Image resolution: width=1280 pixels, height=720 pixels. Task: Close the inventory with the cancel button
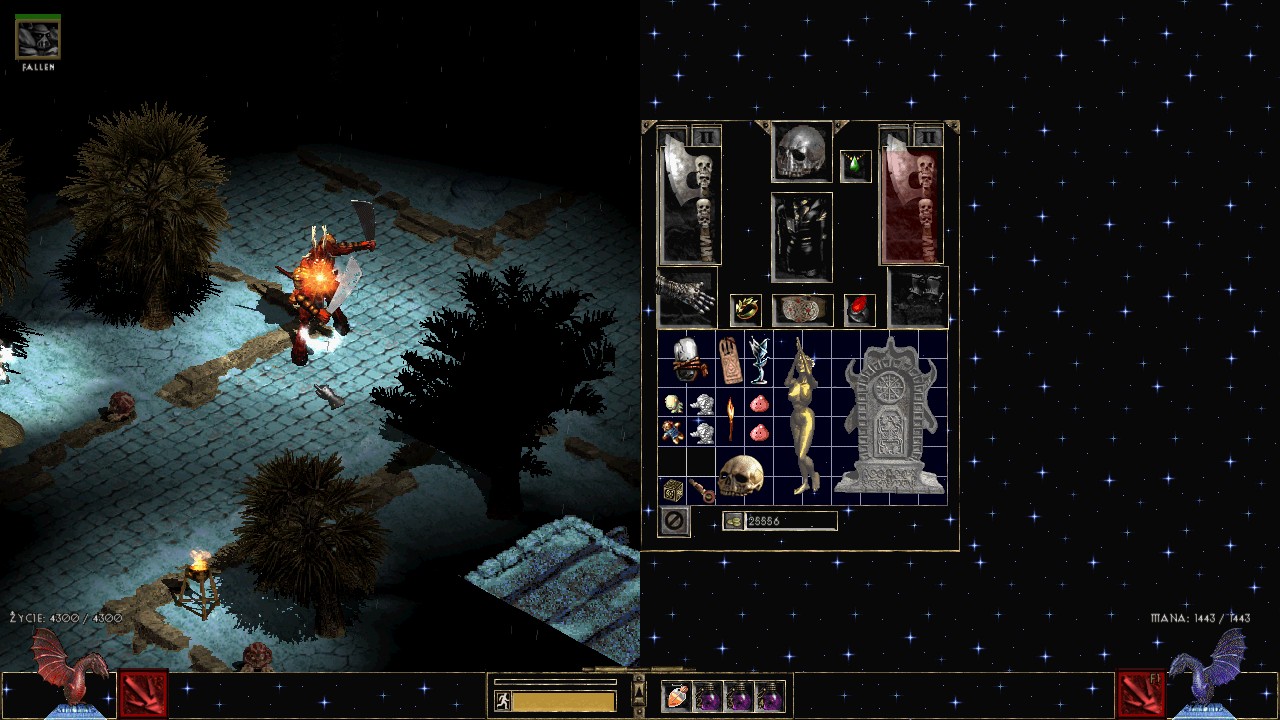[674, 521]
